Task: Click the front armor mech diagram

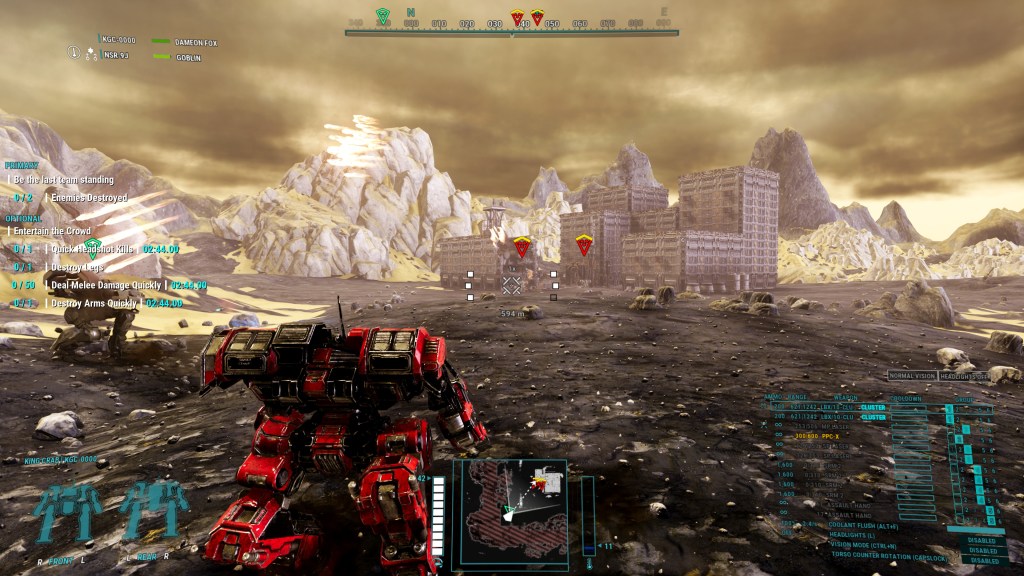Action: (x=70, y=512)
